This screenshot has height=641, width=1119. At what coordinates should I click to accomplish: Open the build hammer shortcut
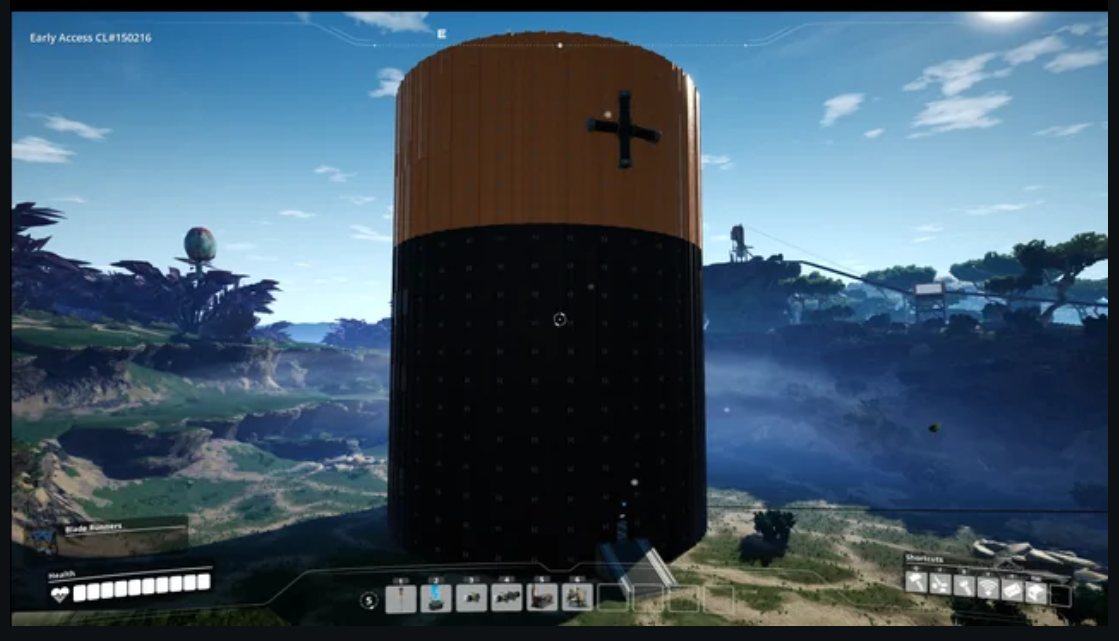coord(917,582)
